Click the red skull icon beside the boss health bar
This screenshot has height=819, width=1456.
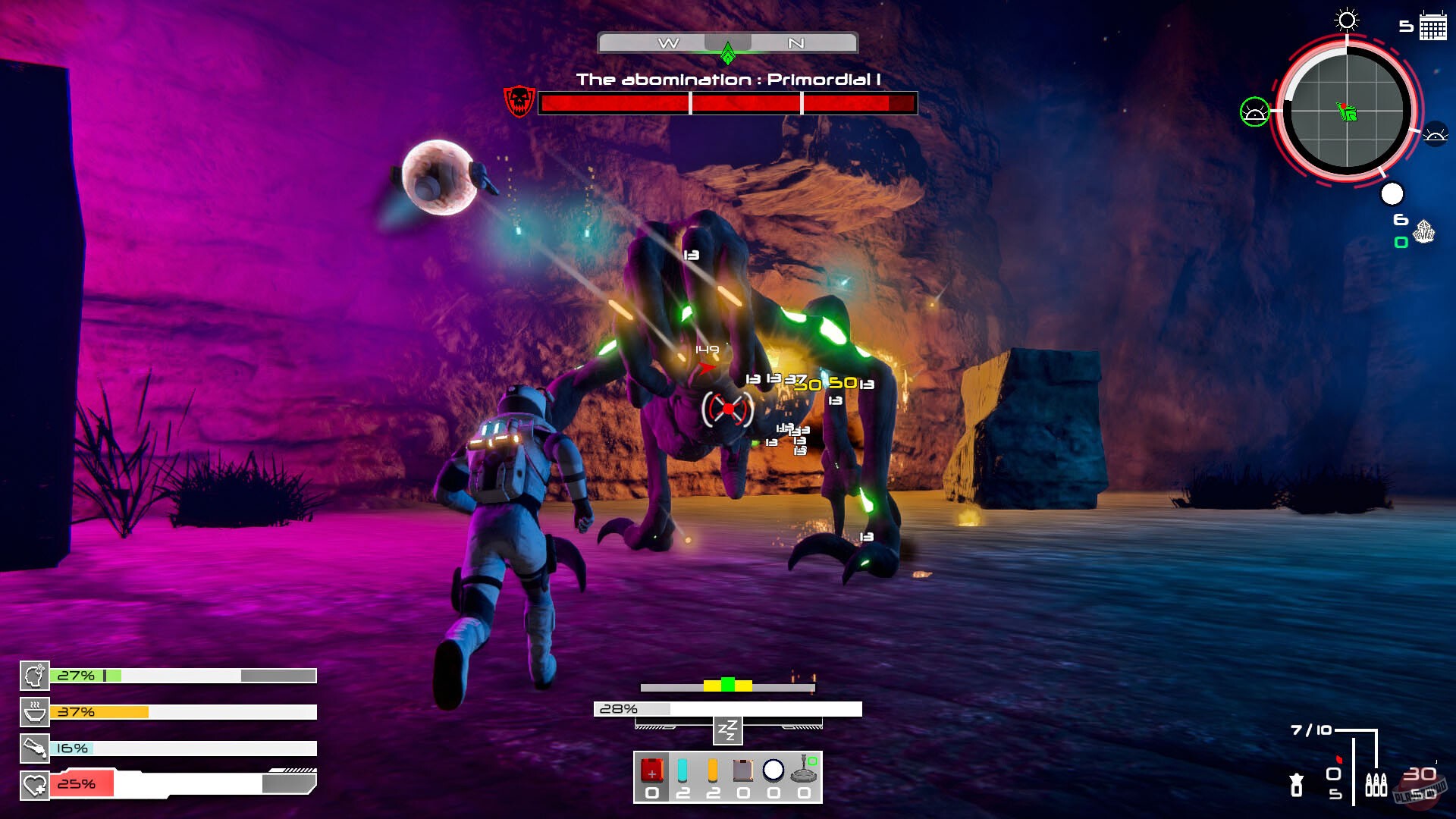pos(519,99)
